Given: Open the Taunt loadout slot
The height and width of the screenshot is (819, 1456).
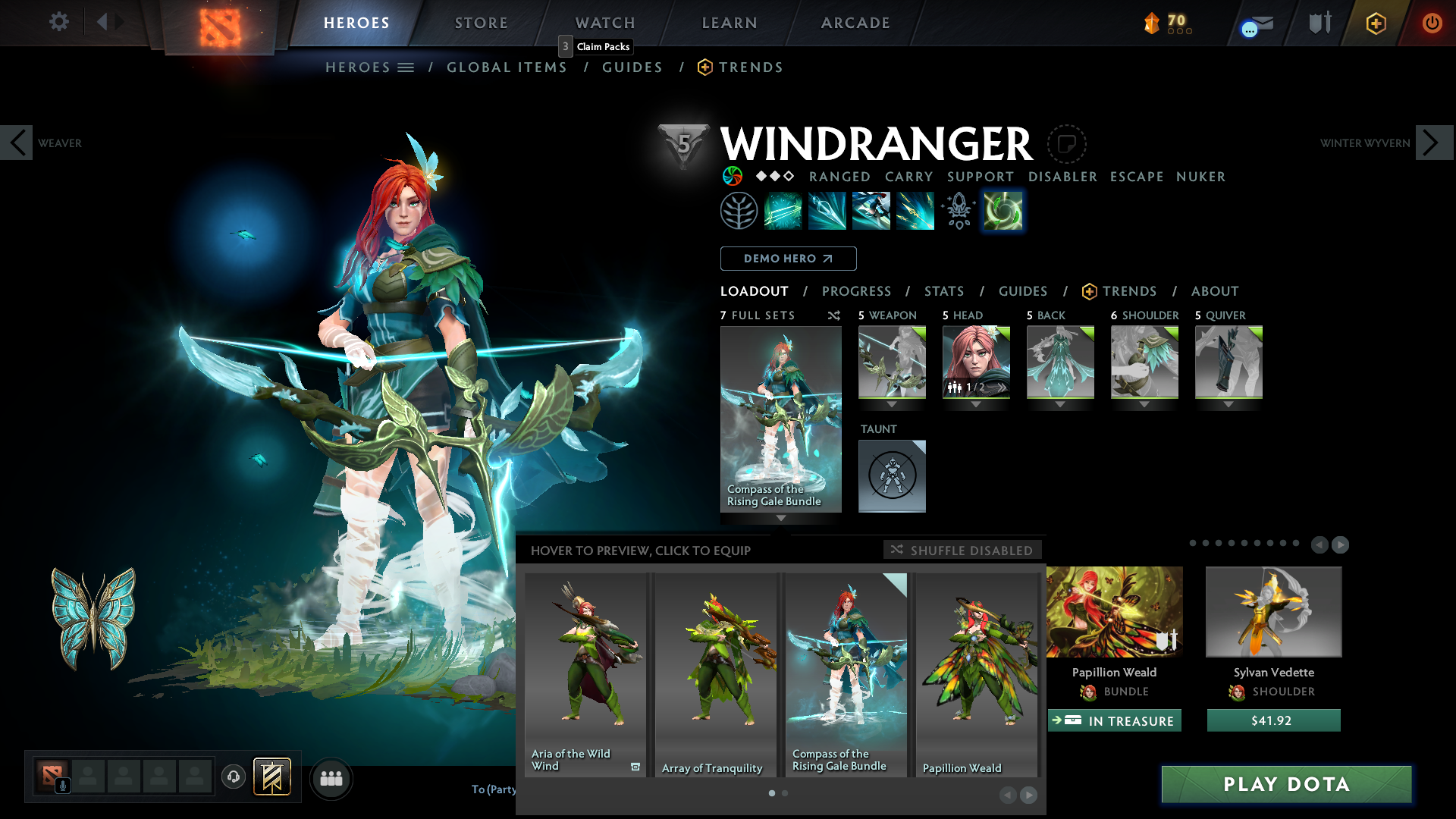Looking at the screenshot, I should click(892, 475).
